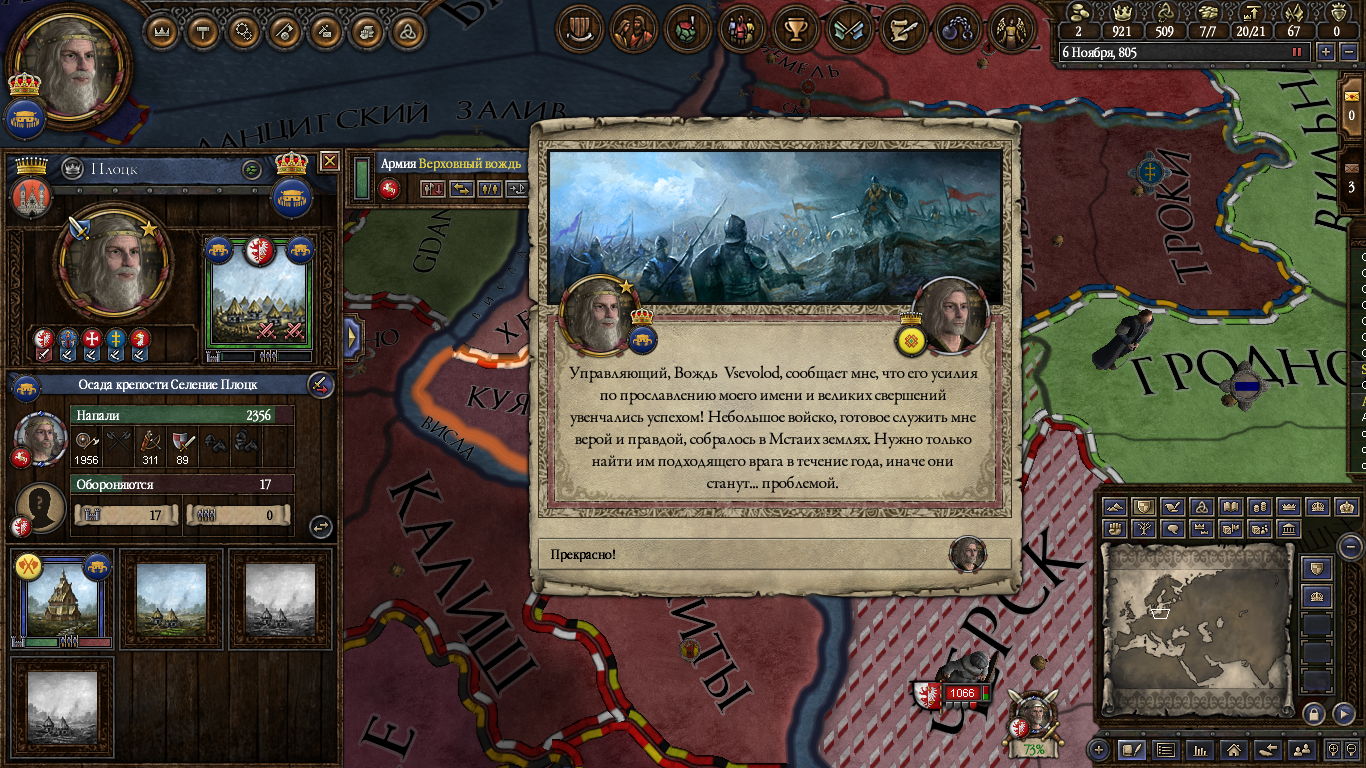The width and height of the screenshot is (1366, 768).
Task: Select the temple holding slot with the church
Action: pos(62,599)
